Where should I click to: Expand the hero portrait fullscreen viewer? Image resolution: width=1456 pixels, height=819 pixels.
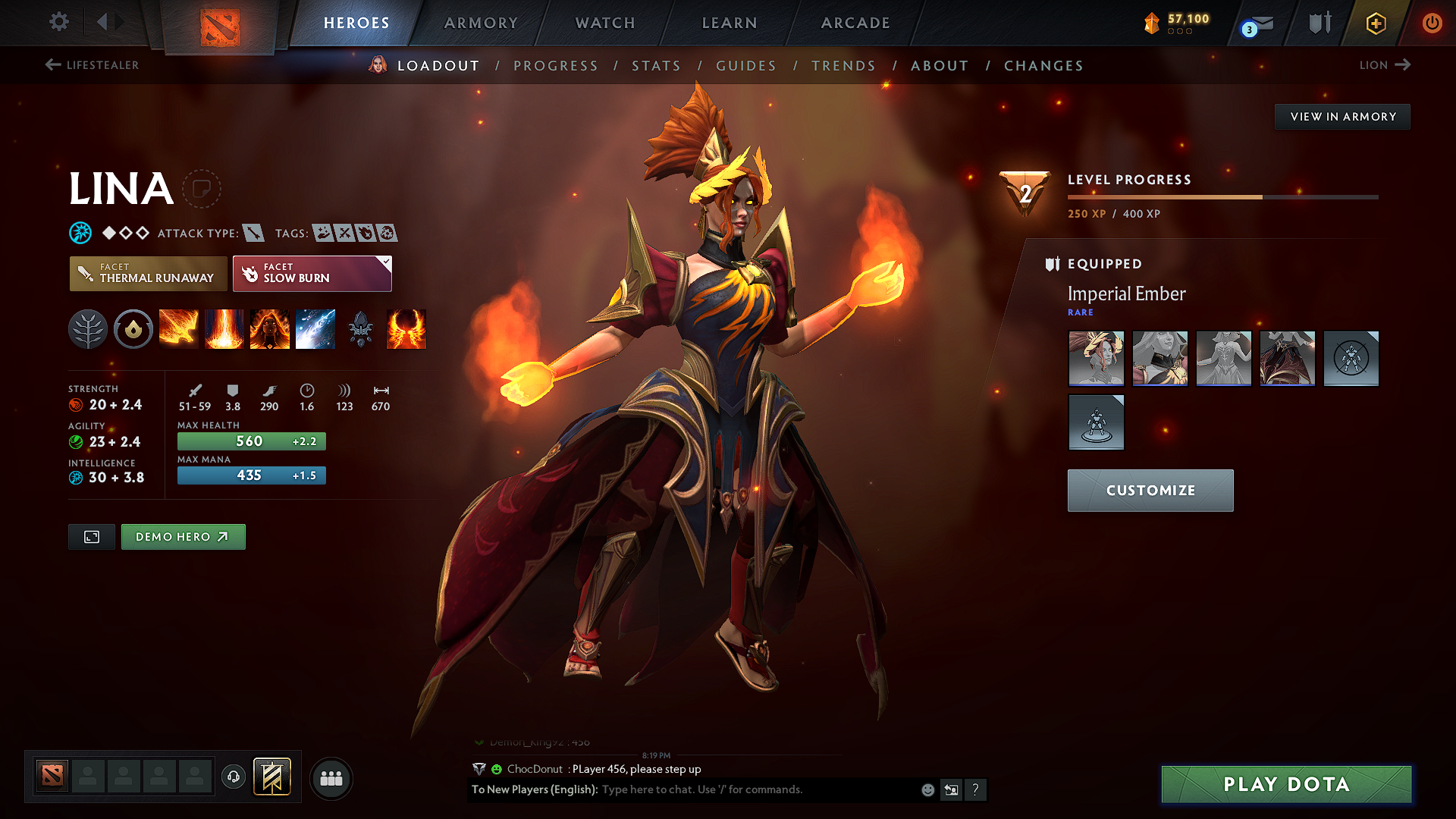click(x=91, y=537)
